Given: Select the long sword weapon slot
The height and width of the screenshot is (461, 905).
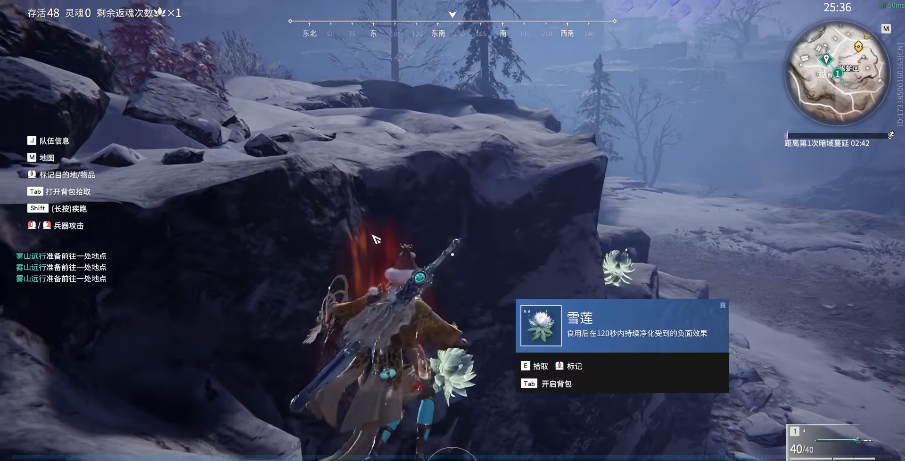Looking at the screenshot, I should (x=838, y=439).
